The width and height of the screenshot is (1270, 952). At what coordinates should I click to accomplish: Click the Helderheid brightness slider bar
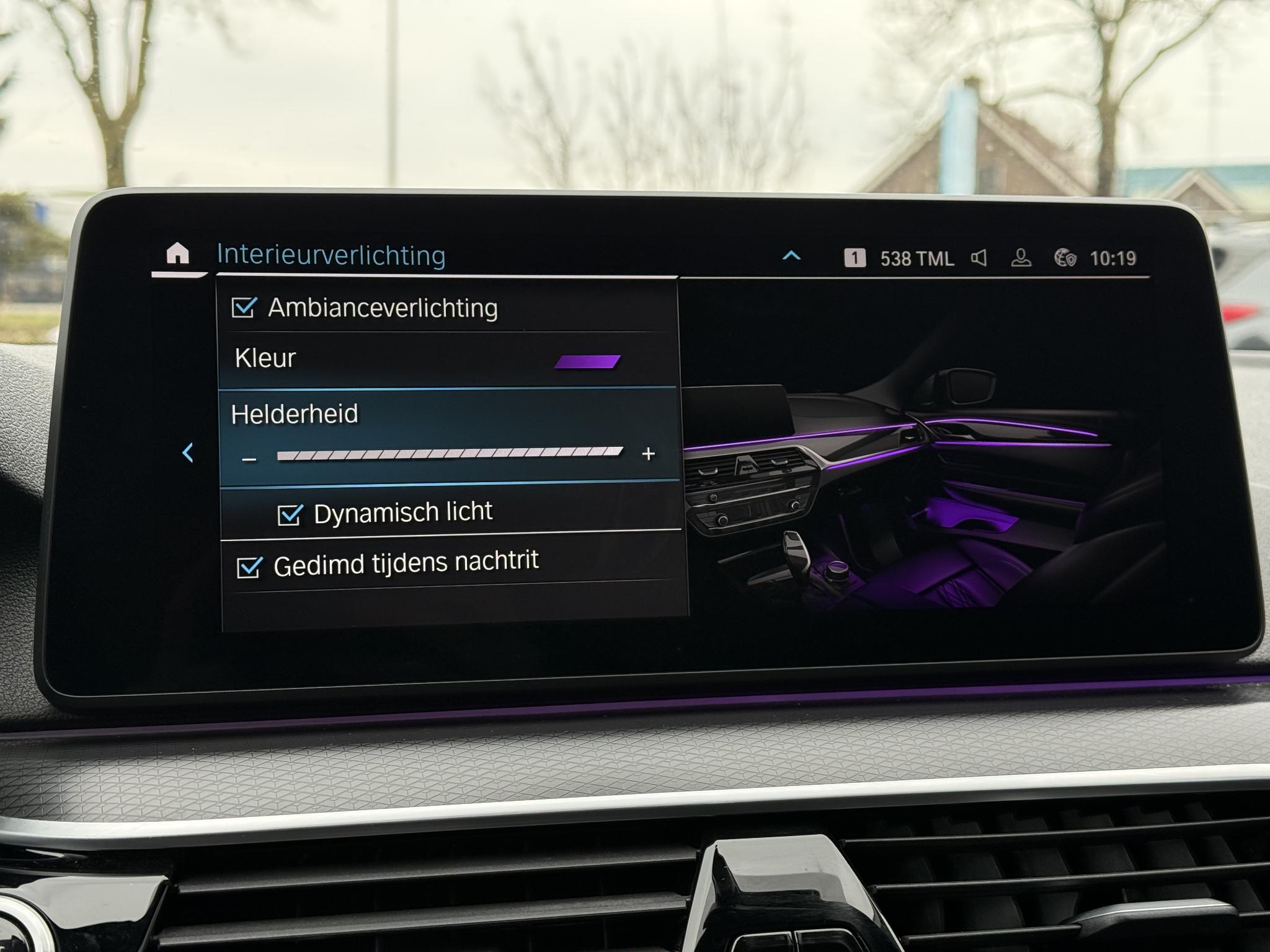click(x=450, y=454)
